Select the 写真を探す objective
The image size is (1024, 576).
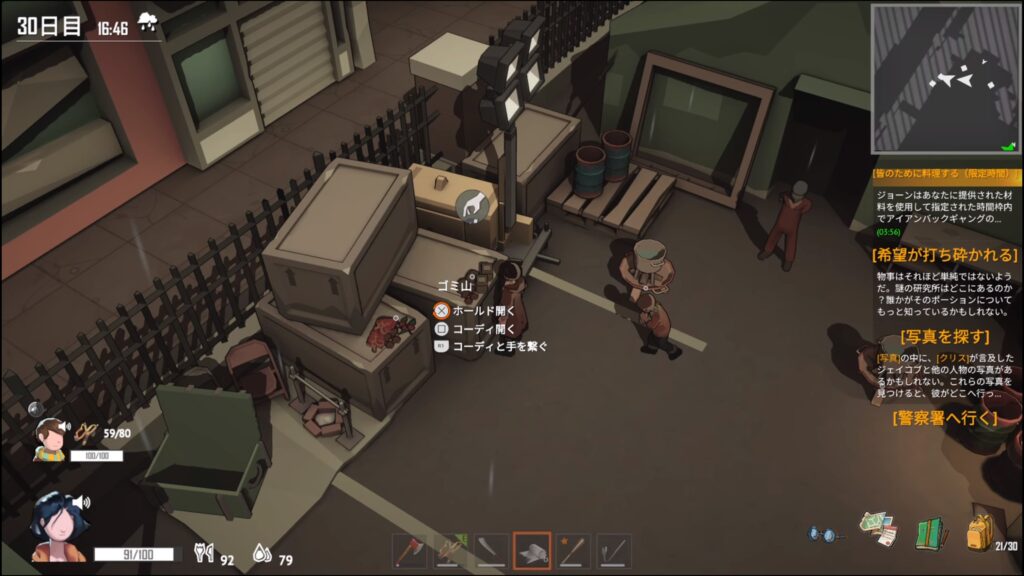click(x=944, y=337)
